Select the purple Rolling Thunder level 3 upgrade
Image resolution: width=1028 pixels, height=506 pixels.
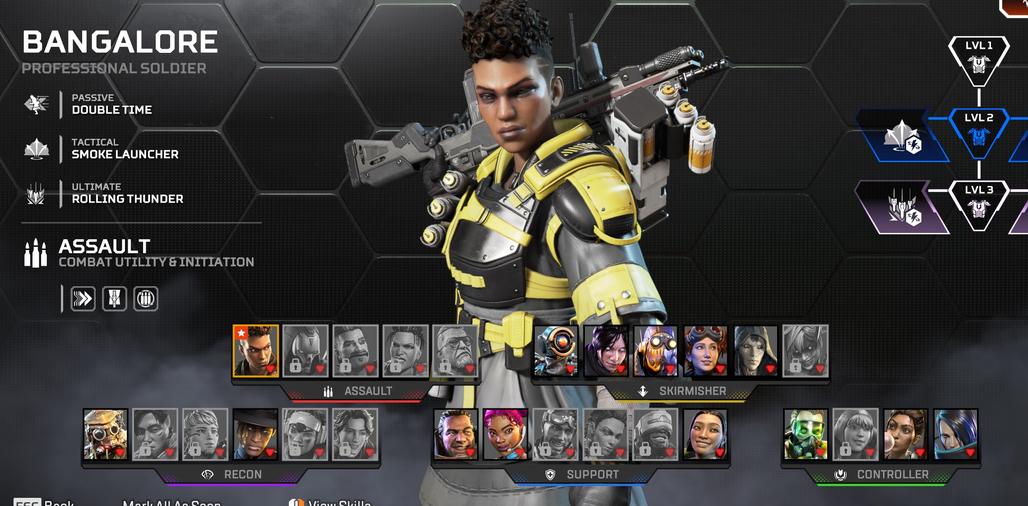click(x=903, y=208)
